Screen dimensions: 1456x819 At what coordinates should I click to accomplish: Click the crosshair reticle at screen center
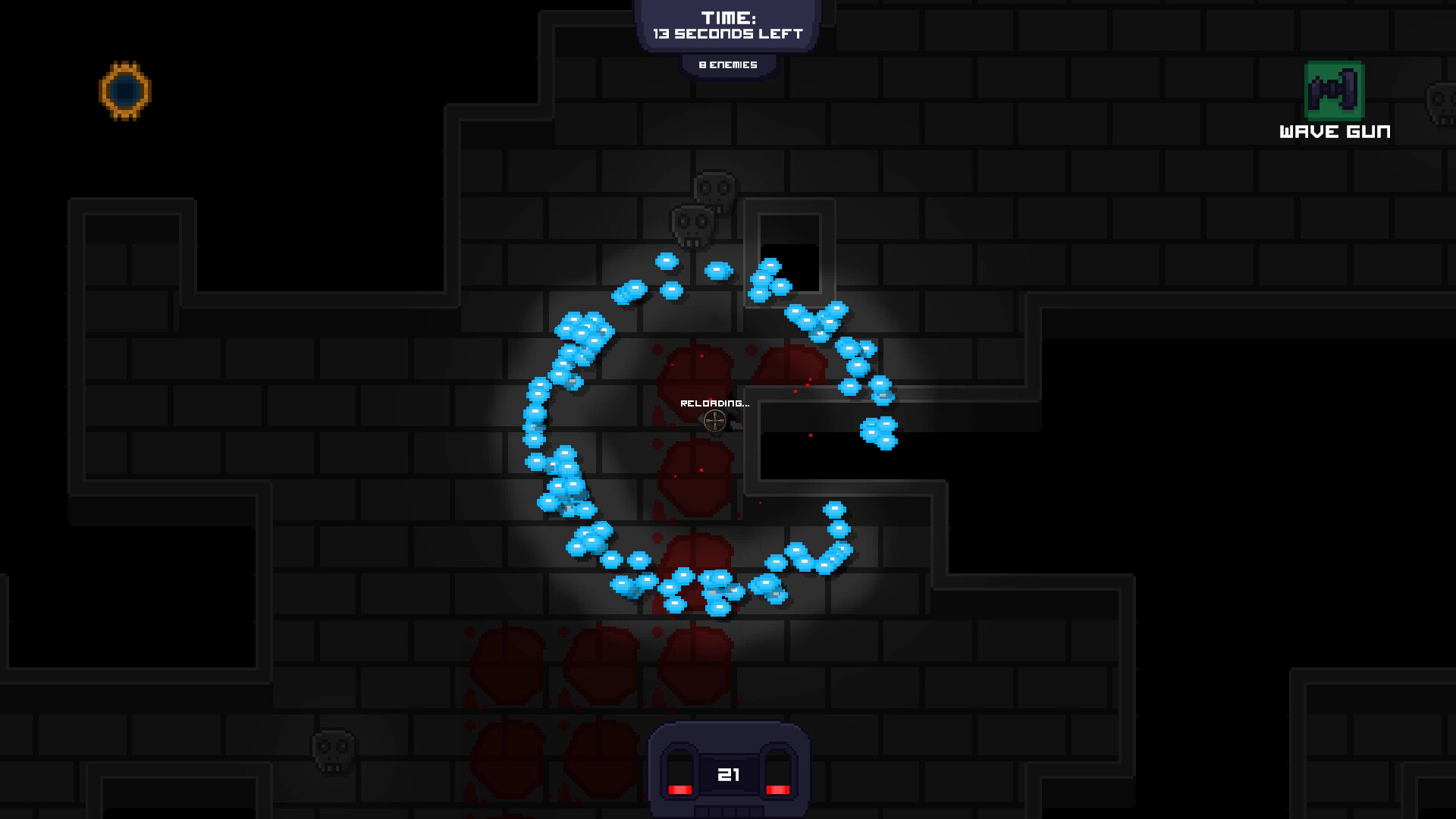[x=714, y=422]
